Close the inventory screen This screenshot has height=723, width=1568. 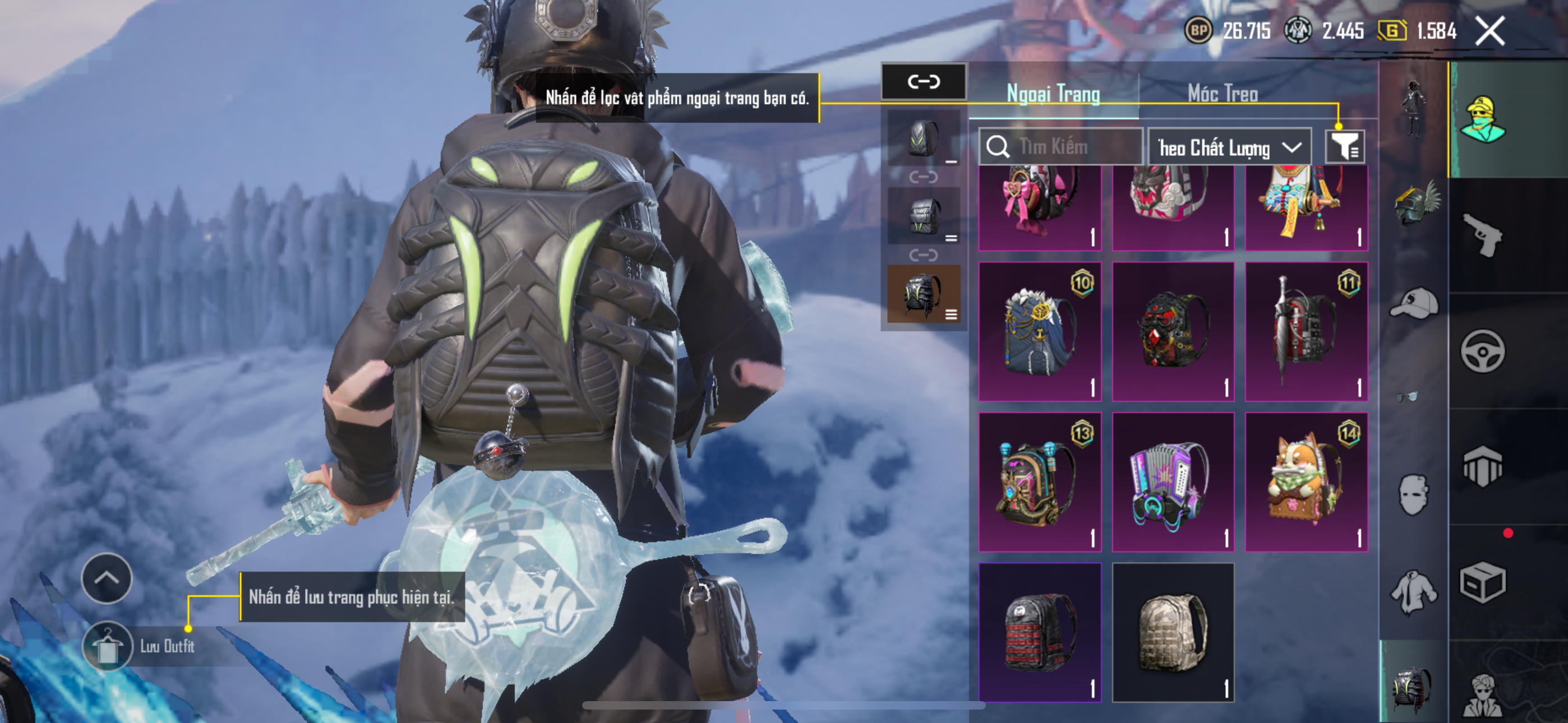point(1489,30)
